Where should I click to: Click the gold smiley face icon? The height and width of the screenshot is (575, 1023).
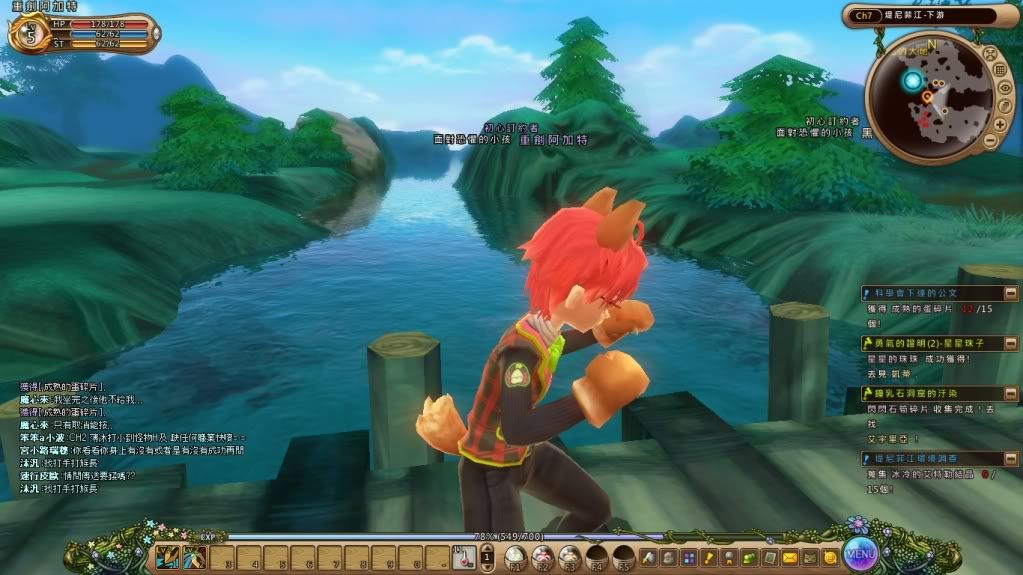coord(829,556)
